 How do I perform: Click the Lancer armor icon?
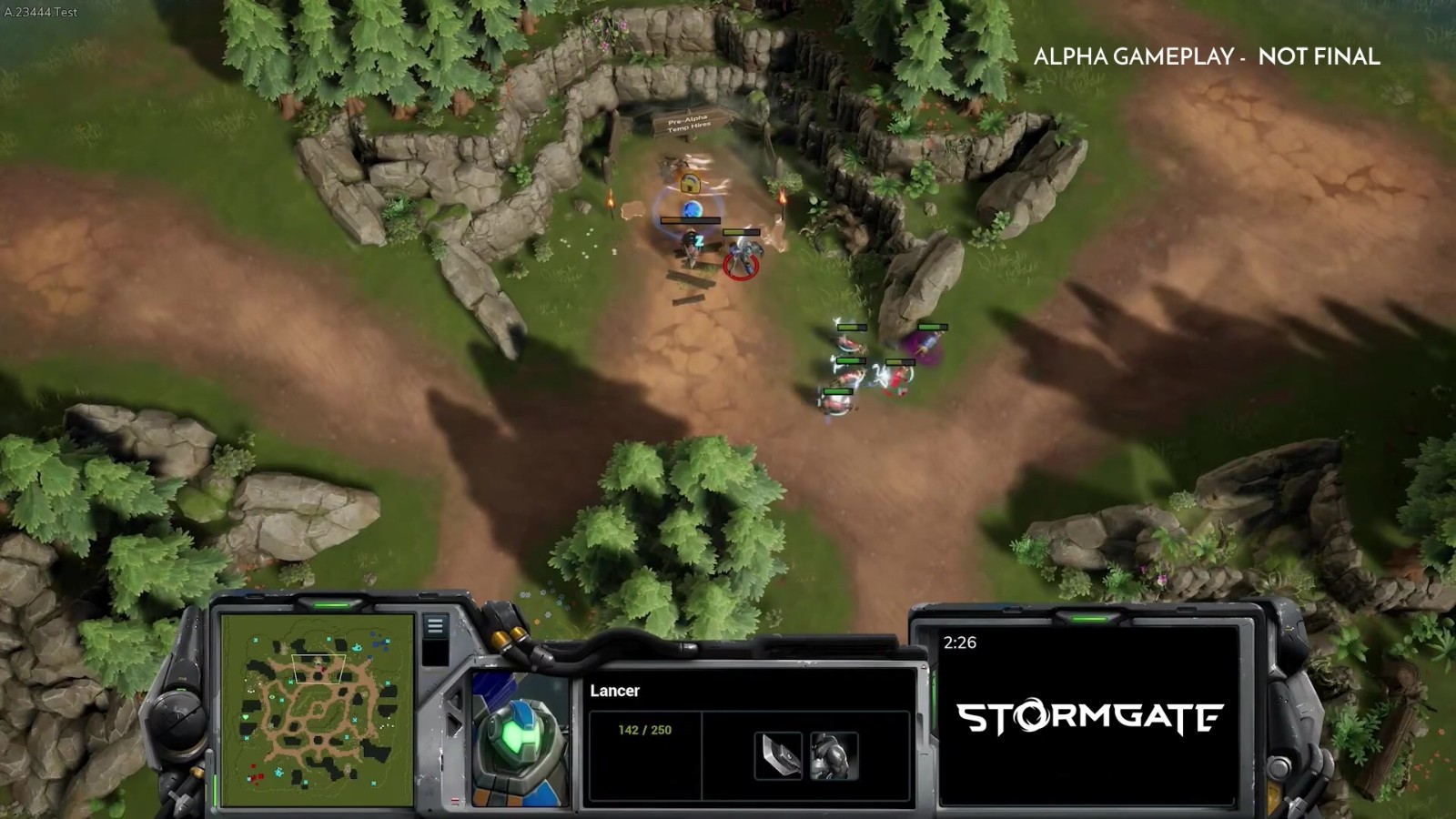pos(834,755)
